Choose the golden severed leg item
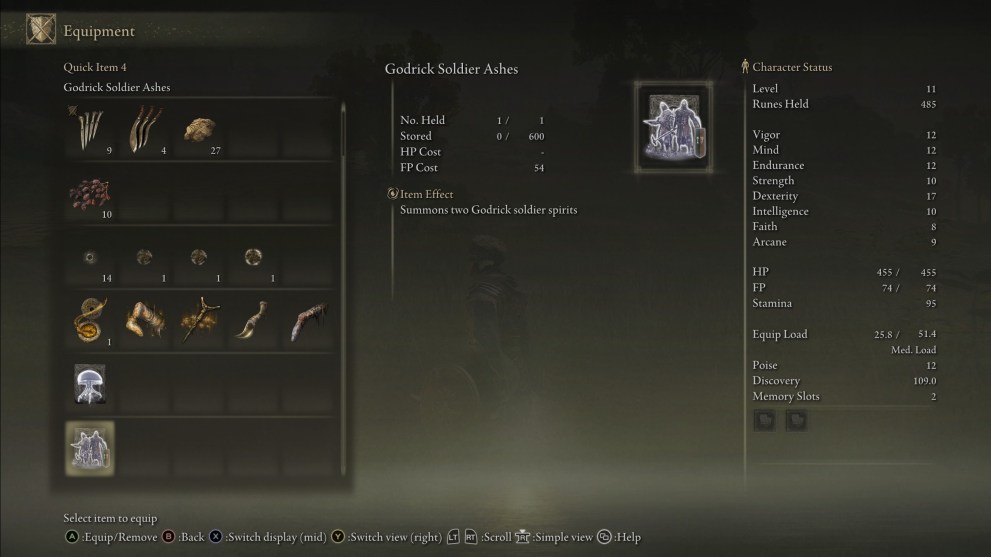This screenshot has width=991, height=557. tap(144, 322)
